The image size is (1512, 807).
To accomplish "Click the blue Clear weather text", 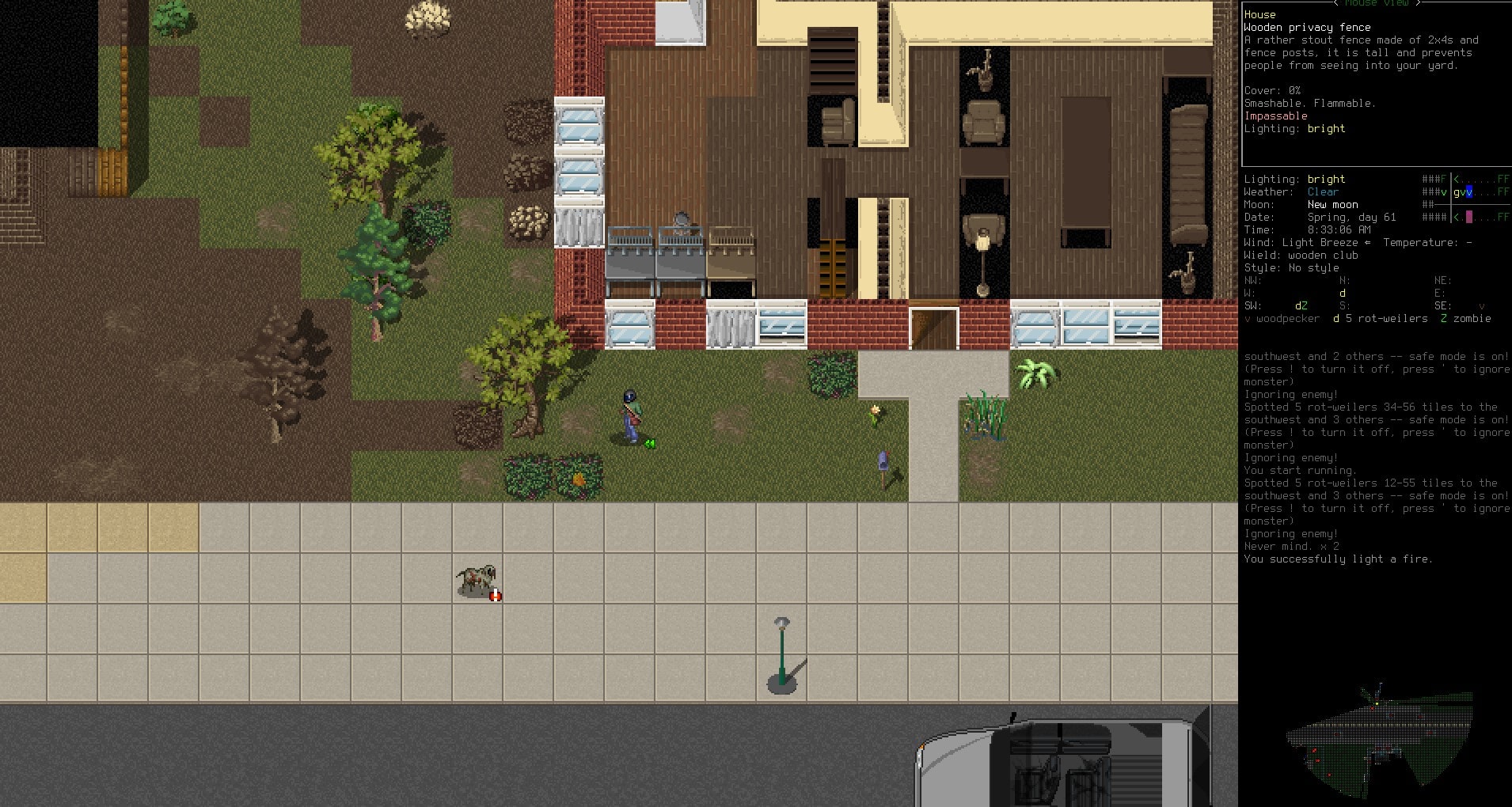I will pyautogui.click(x=1322, y=191).
